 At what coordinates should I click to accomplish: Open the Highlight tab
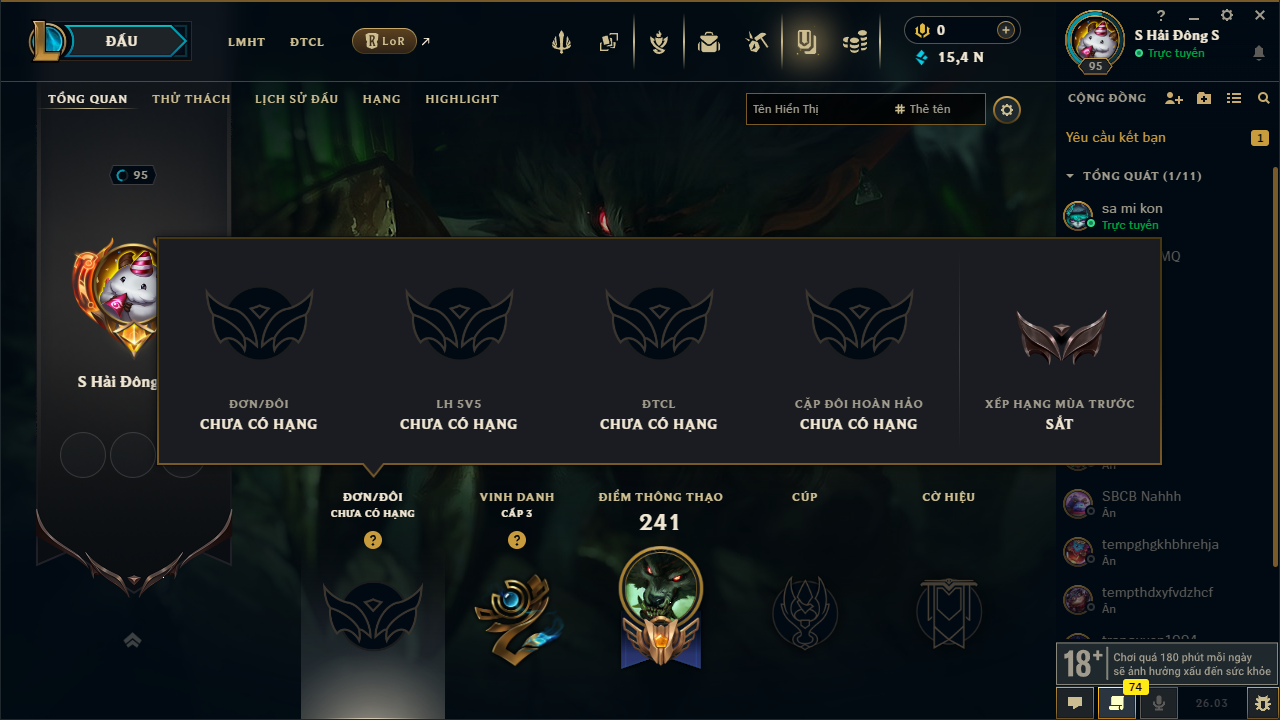(461, 99)
